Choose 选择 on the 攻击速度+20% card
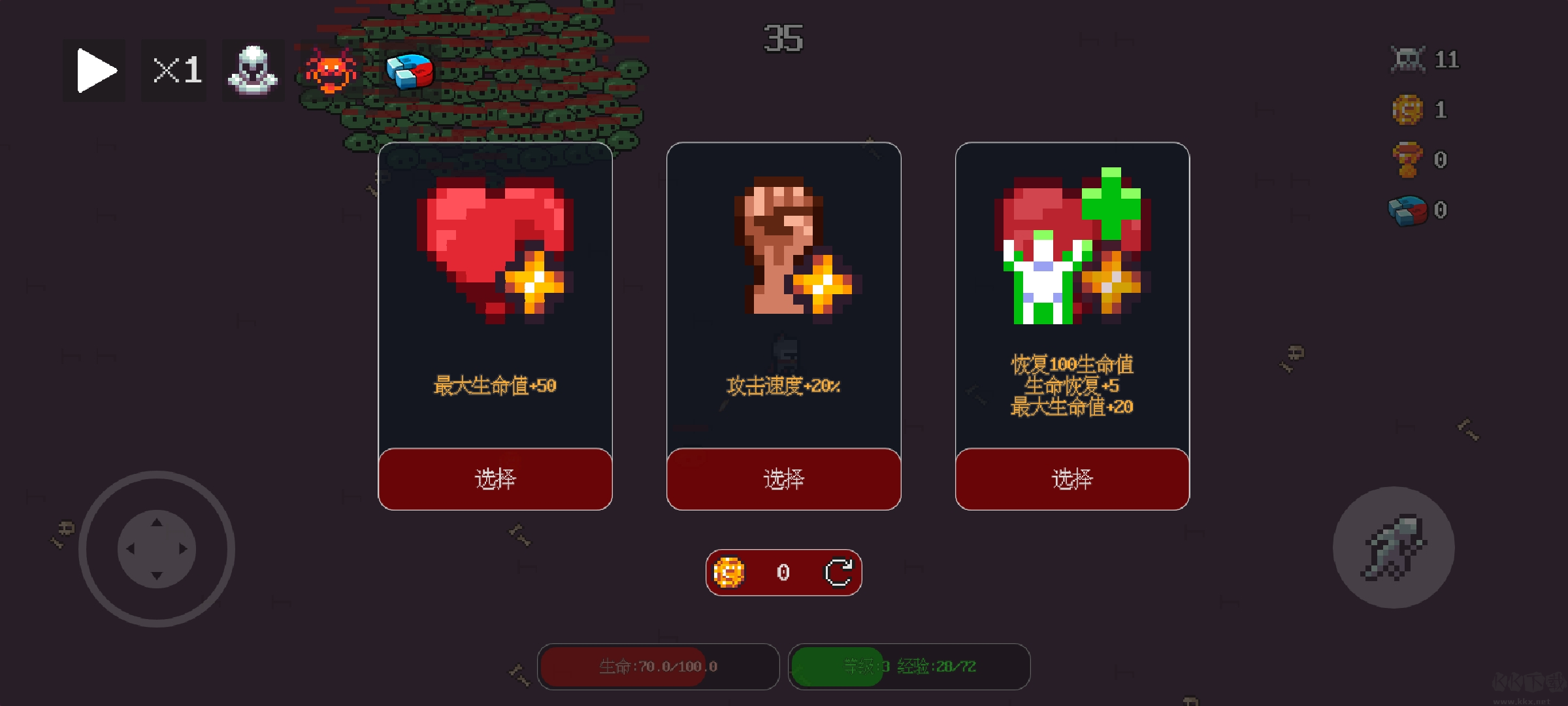Screen dimensions: 1568x706 783,479
